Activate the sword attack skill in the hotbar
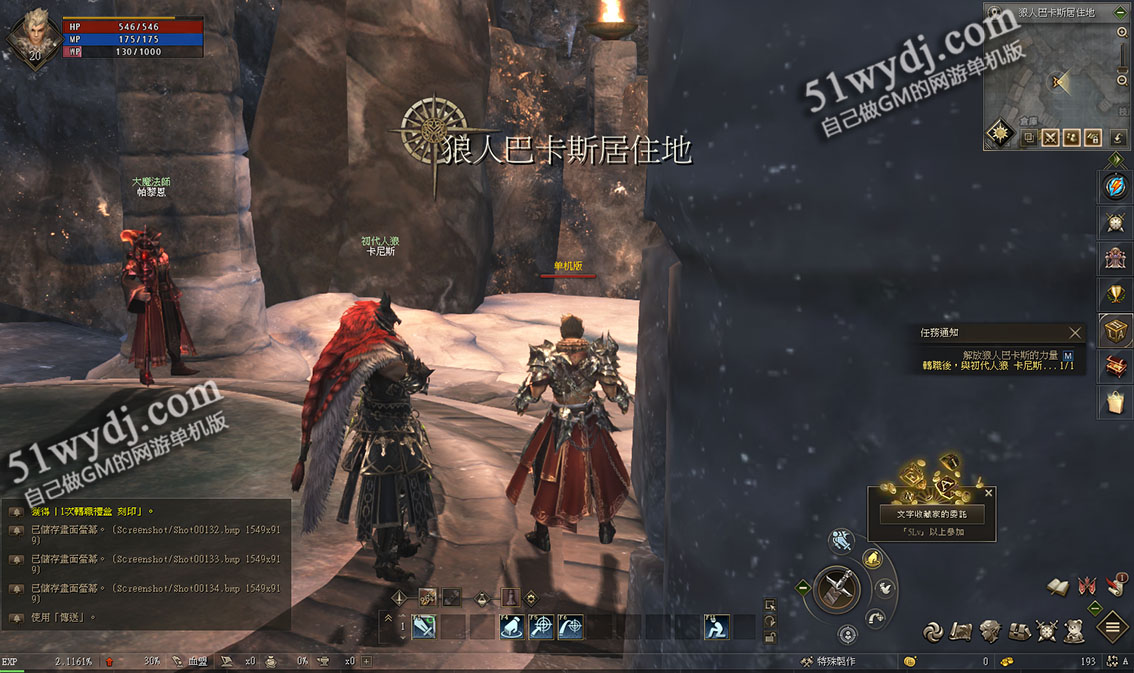Viewport: 1134px width, 673px height. [423, 627]
